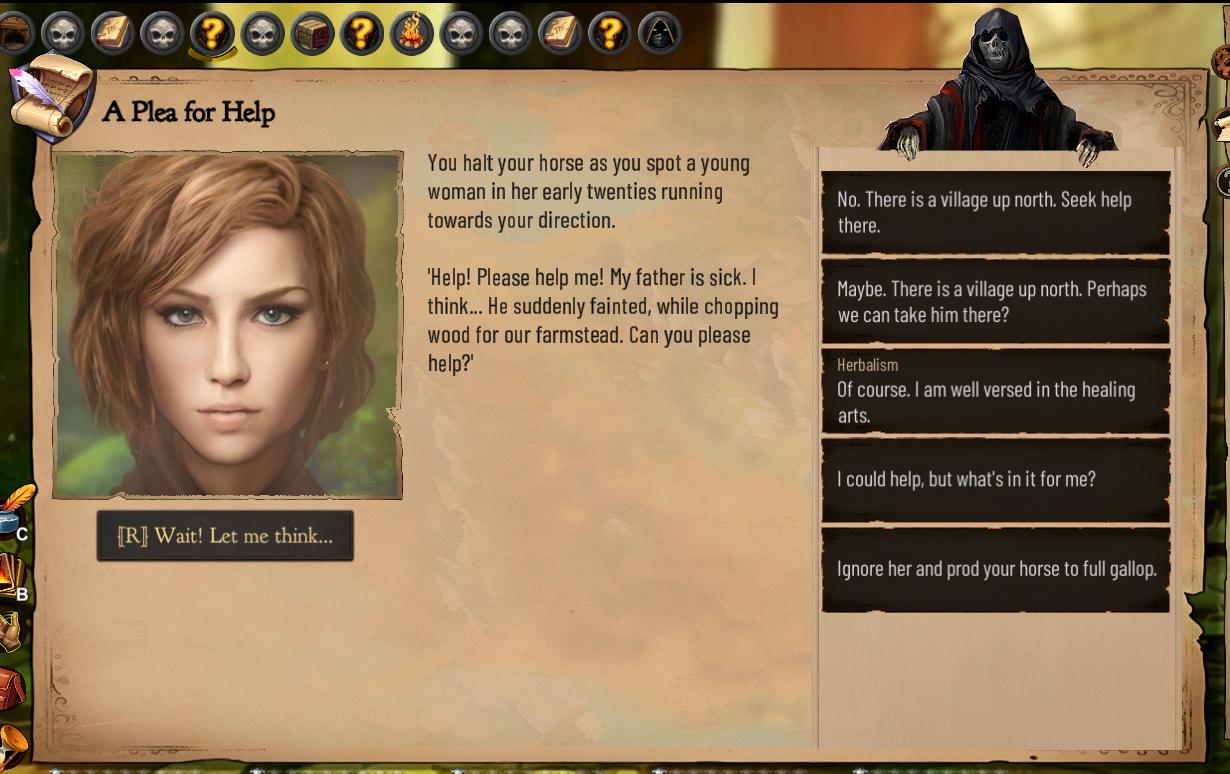Select the wooden crate node on path bar

[311, 33]
